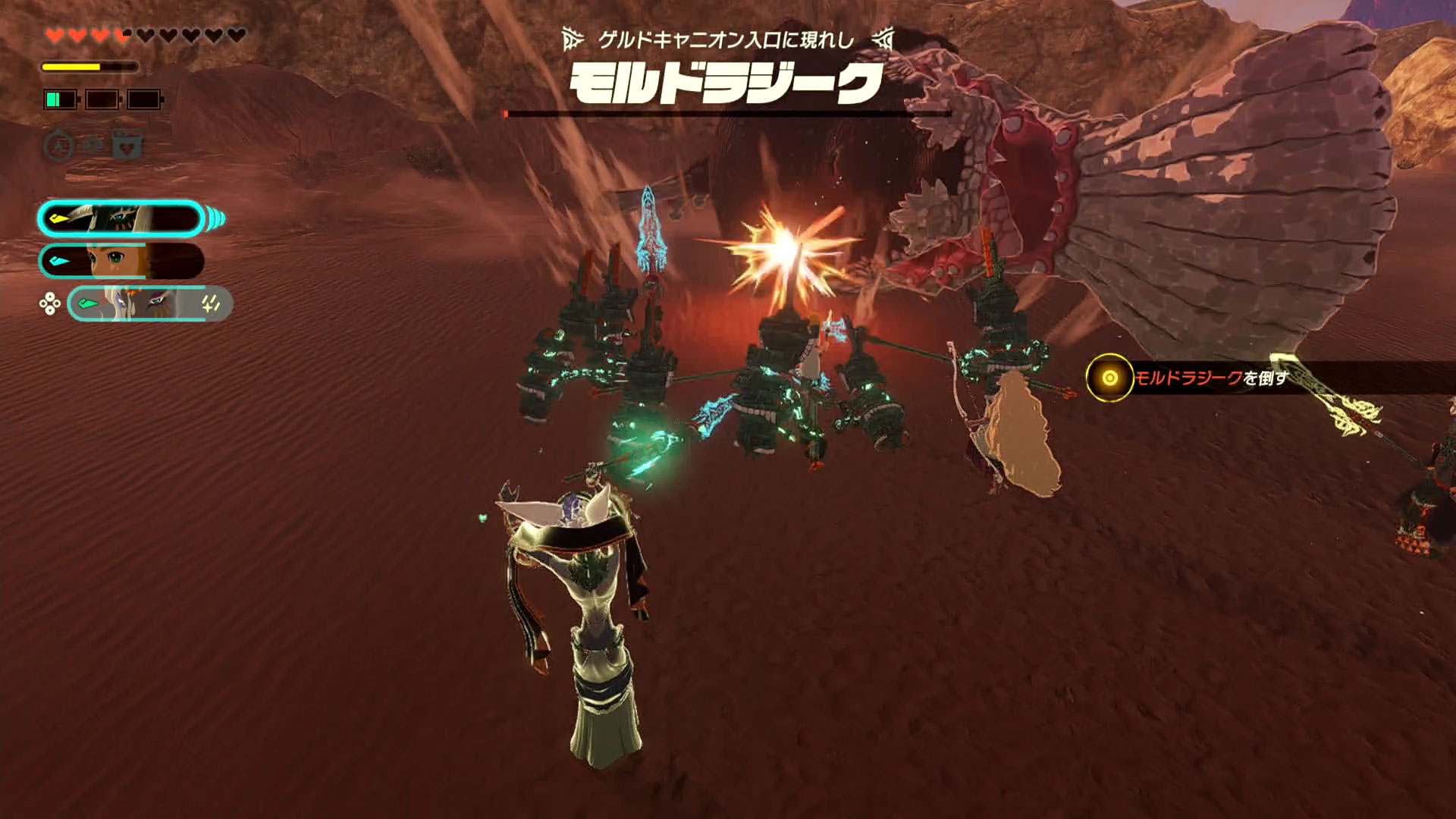This screenshot has height=819, width=1456.
Task: Click the heart container item icon
Action: click(x=126, y=146)
